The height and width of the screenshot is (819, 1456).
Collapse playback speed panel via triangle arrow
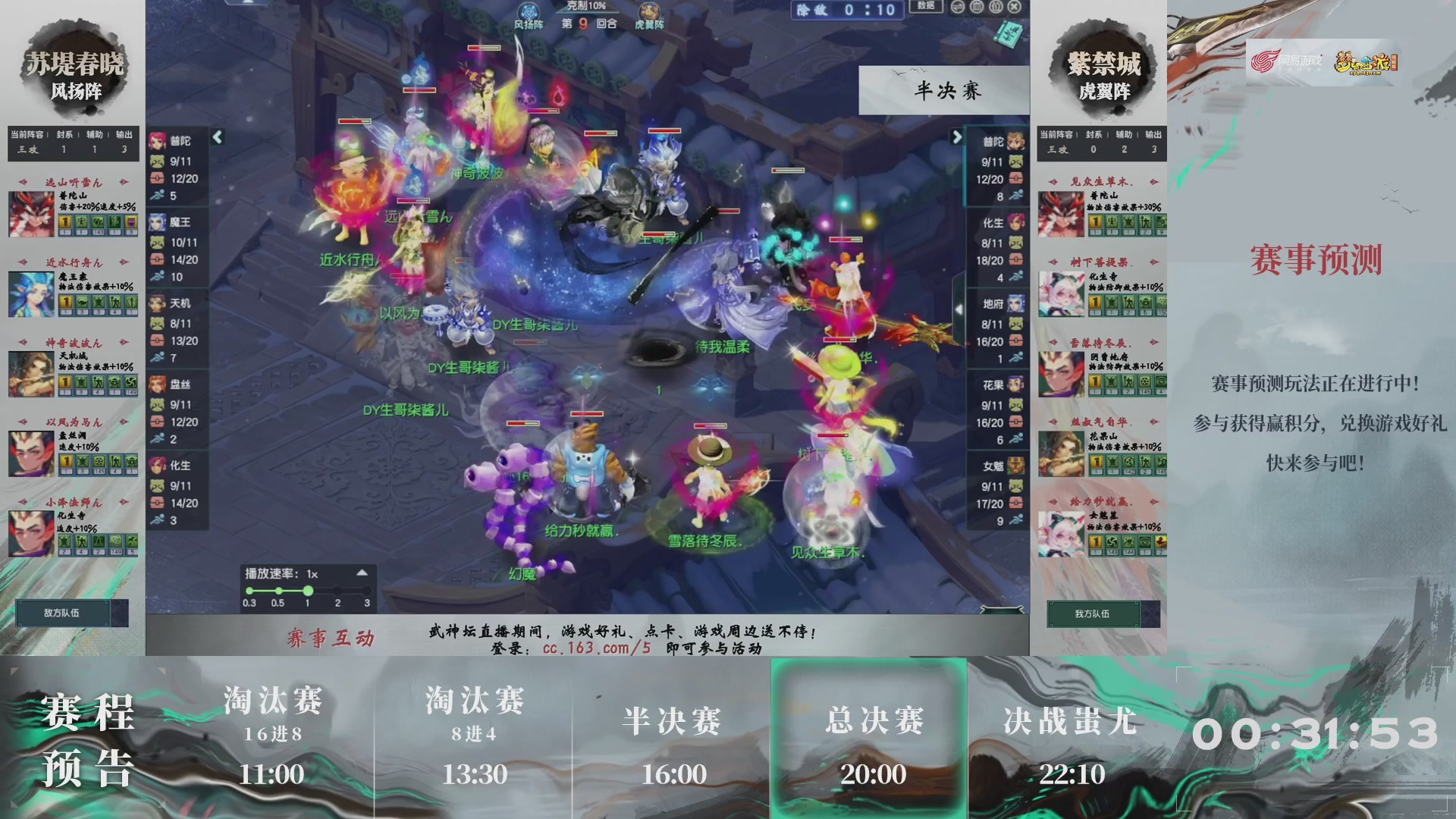pyautogui.click(x=363, y=574)
